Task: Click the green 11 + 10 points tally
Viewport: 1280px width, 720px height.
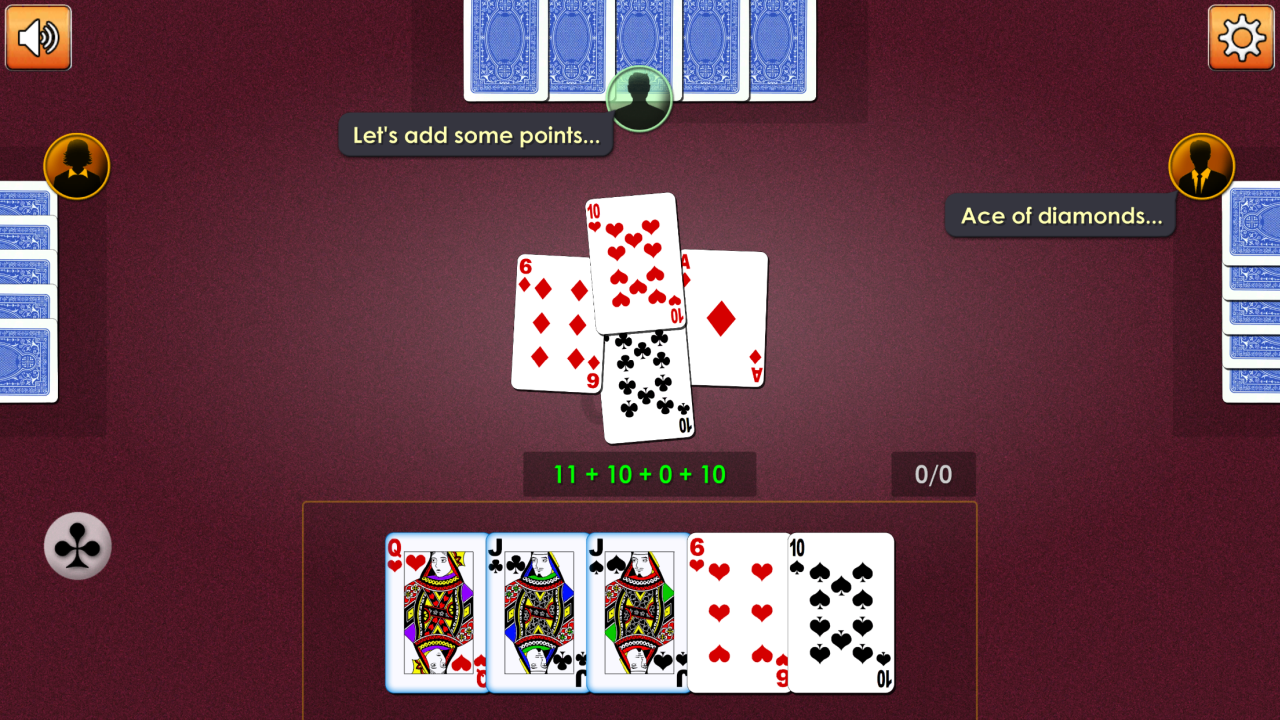Action: [640, 473]
